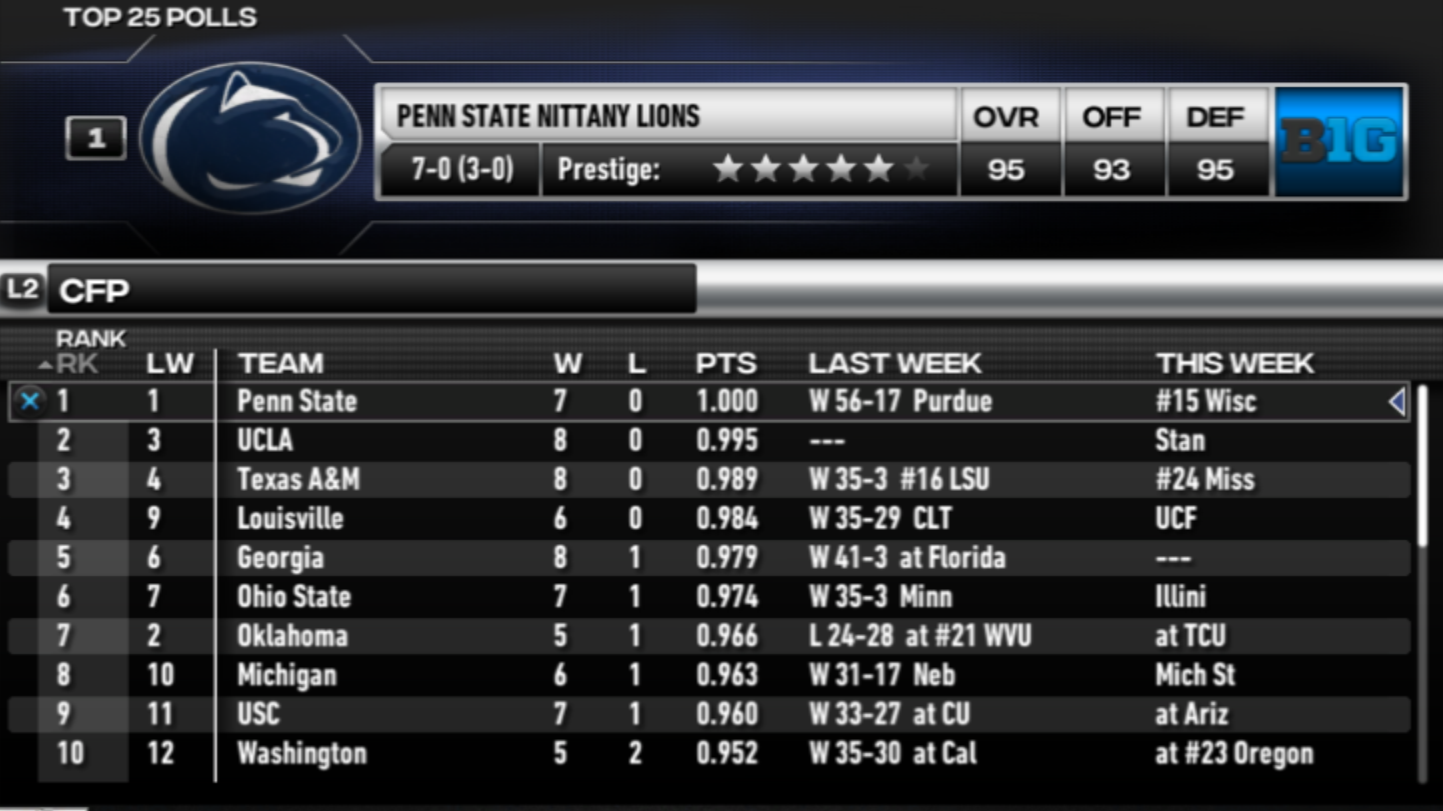Open the Penn State Nittany Lions logo
Image resolution: width=1443 pixels, height=811 pixels.
(x=250, y=138)
